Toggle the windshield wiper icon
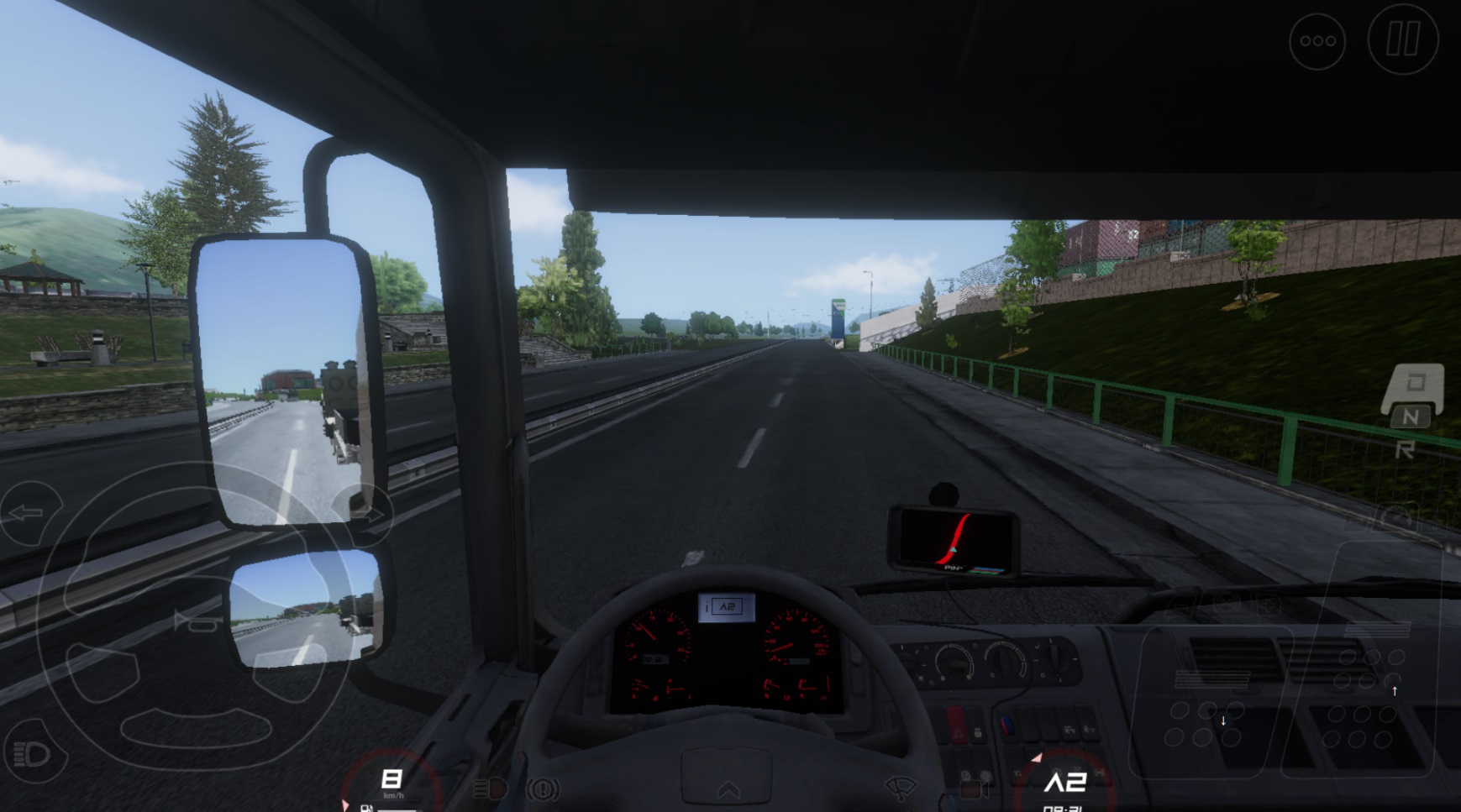The image size is (1461, 812). tap(901, 788)
